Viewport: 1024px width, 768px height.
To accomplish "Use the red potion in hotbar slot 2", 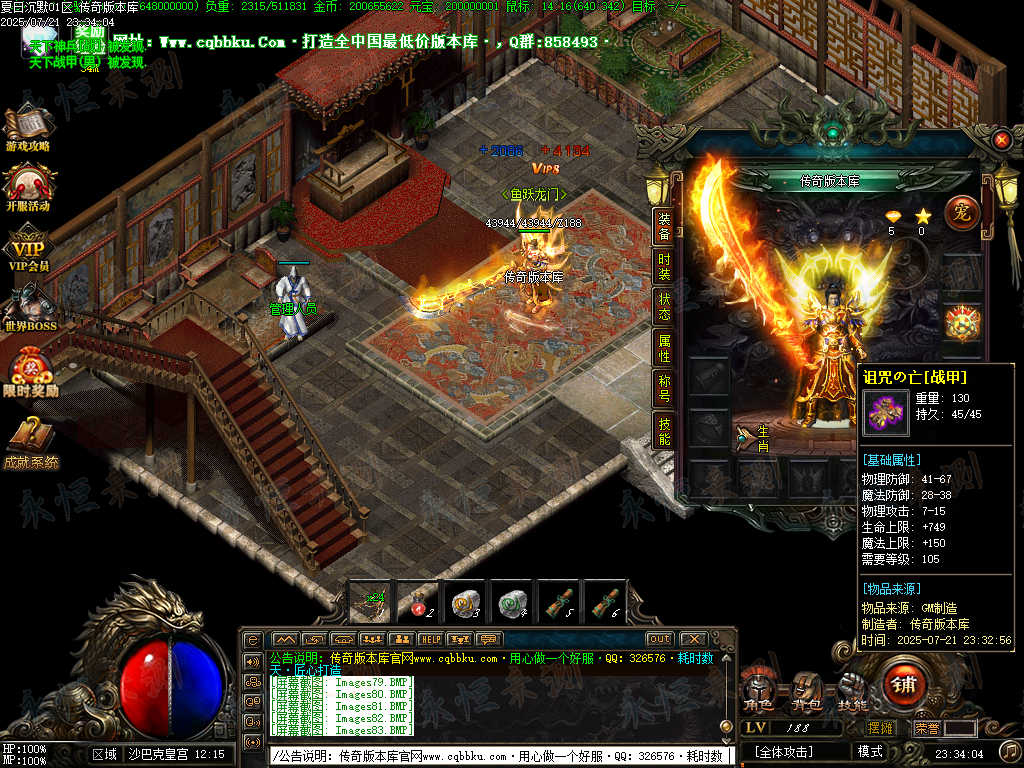I will [417, 601].
